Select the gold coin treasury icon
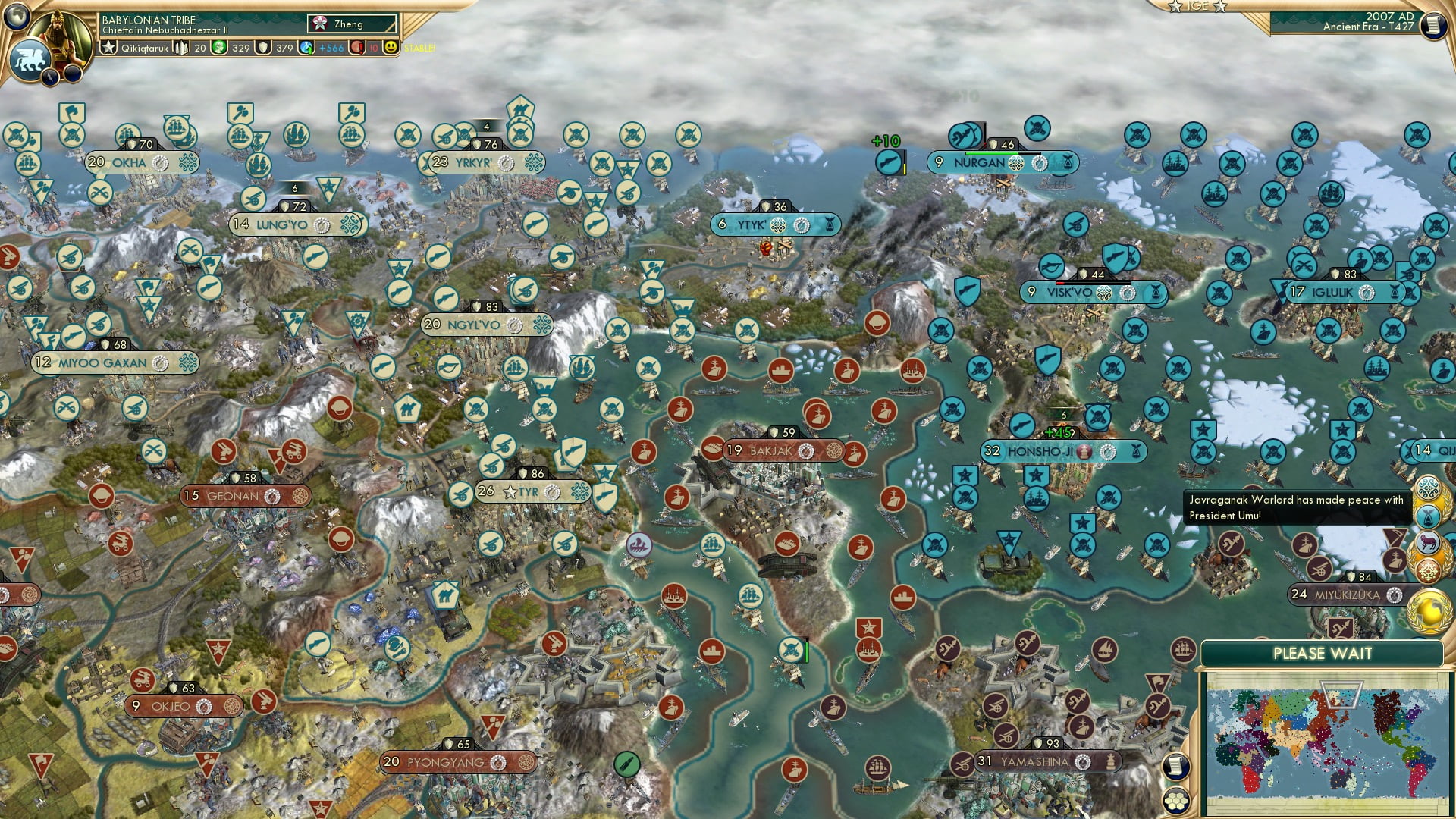This screenshot has height=819, width=1456. tap(218, 49)
